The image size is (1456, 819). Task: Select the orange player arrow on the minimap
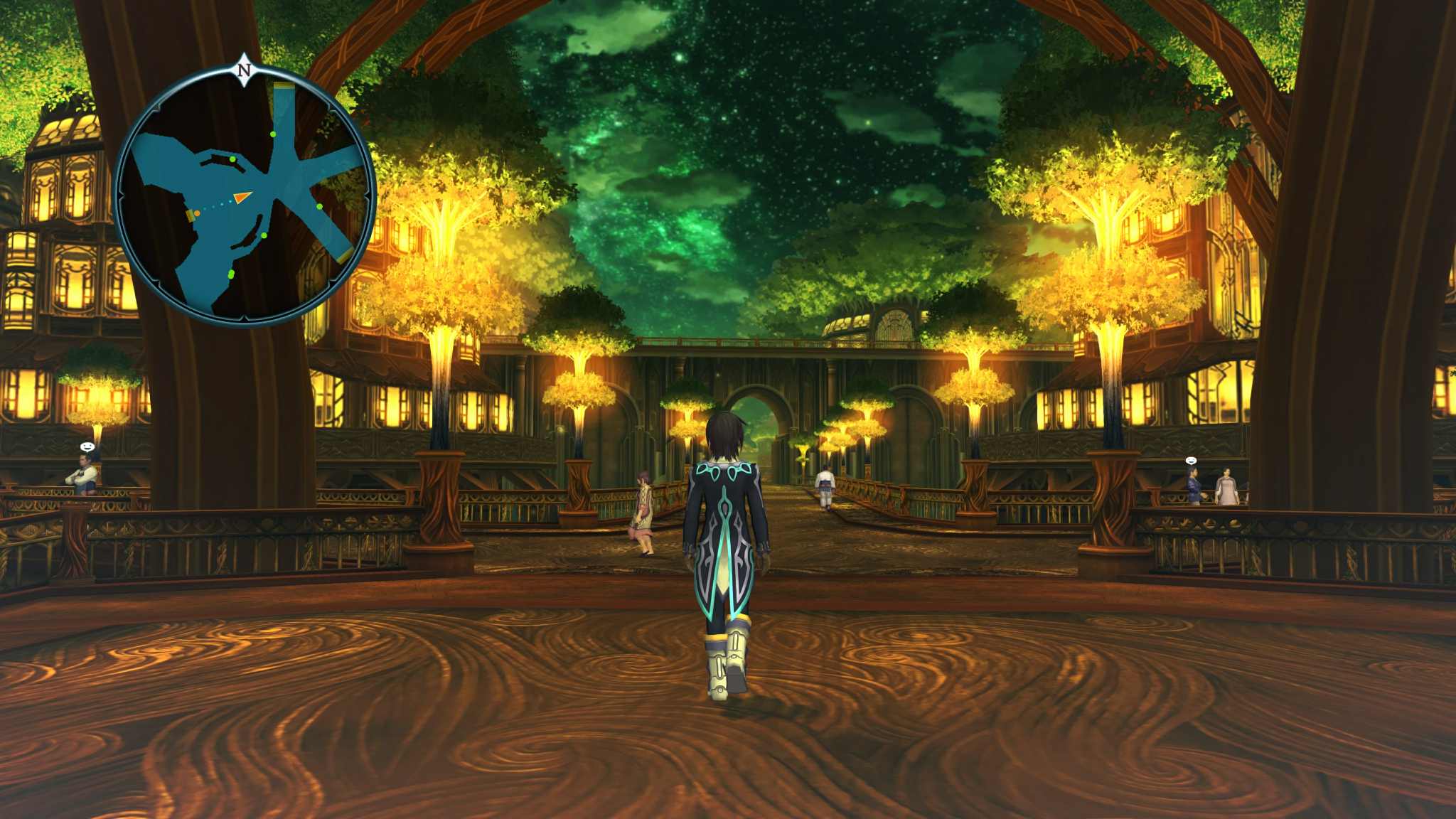click(x=242, y=197)
